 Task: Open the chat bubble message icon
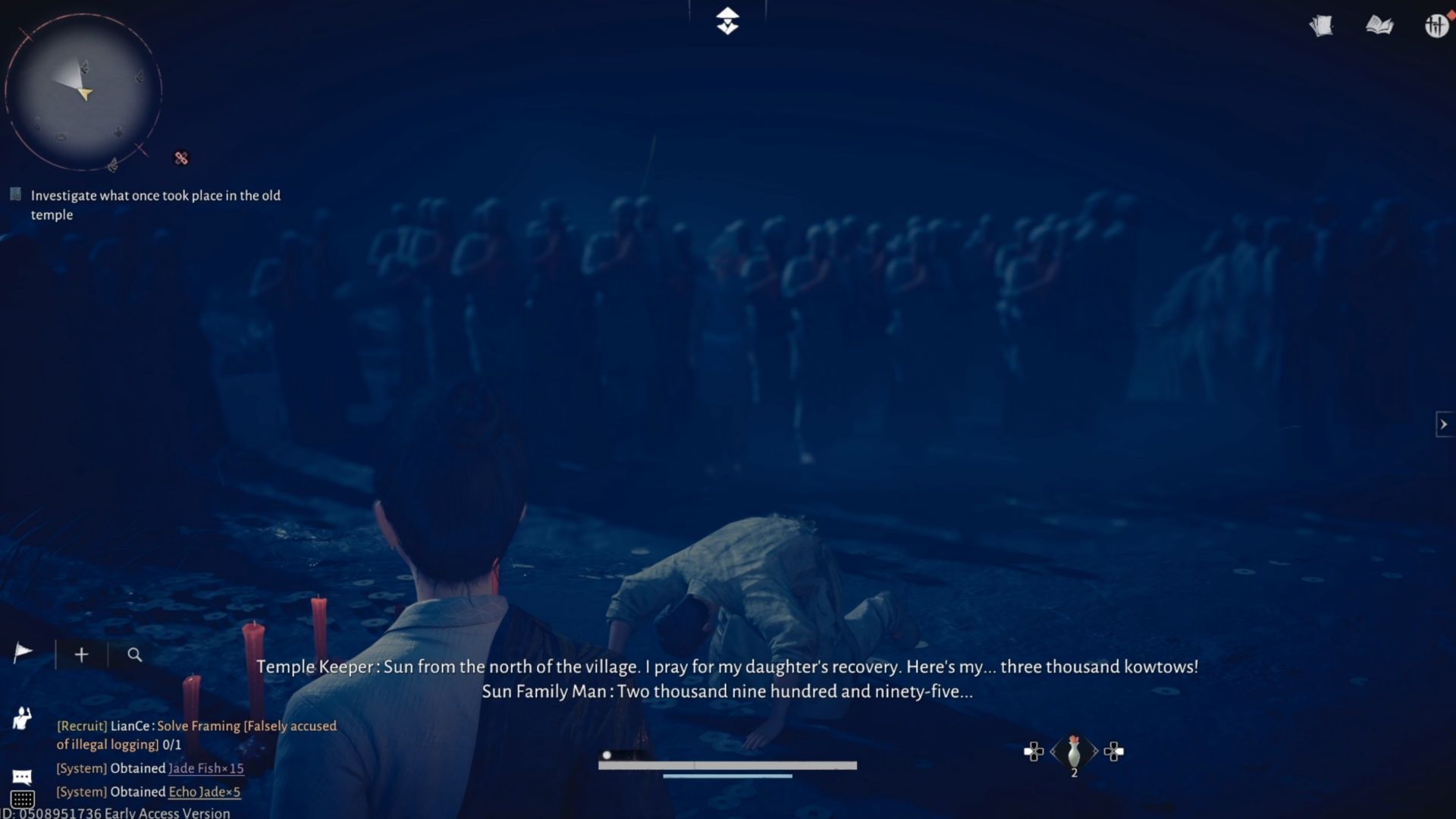pos(23,776)
